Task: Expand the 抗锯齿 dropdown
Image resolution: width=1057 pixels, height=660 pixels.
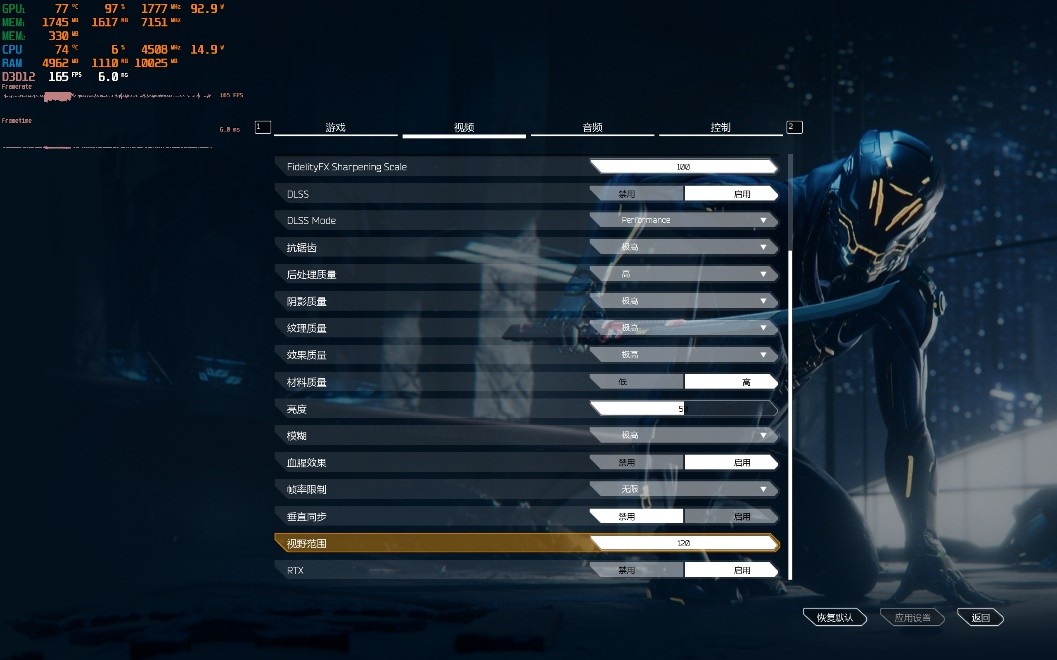Action: (x=683, y=247)
